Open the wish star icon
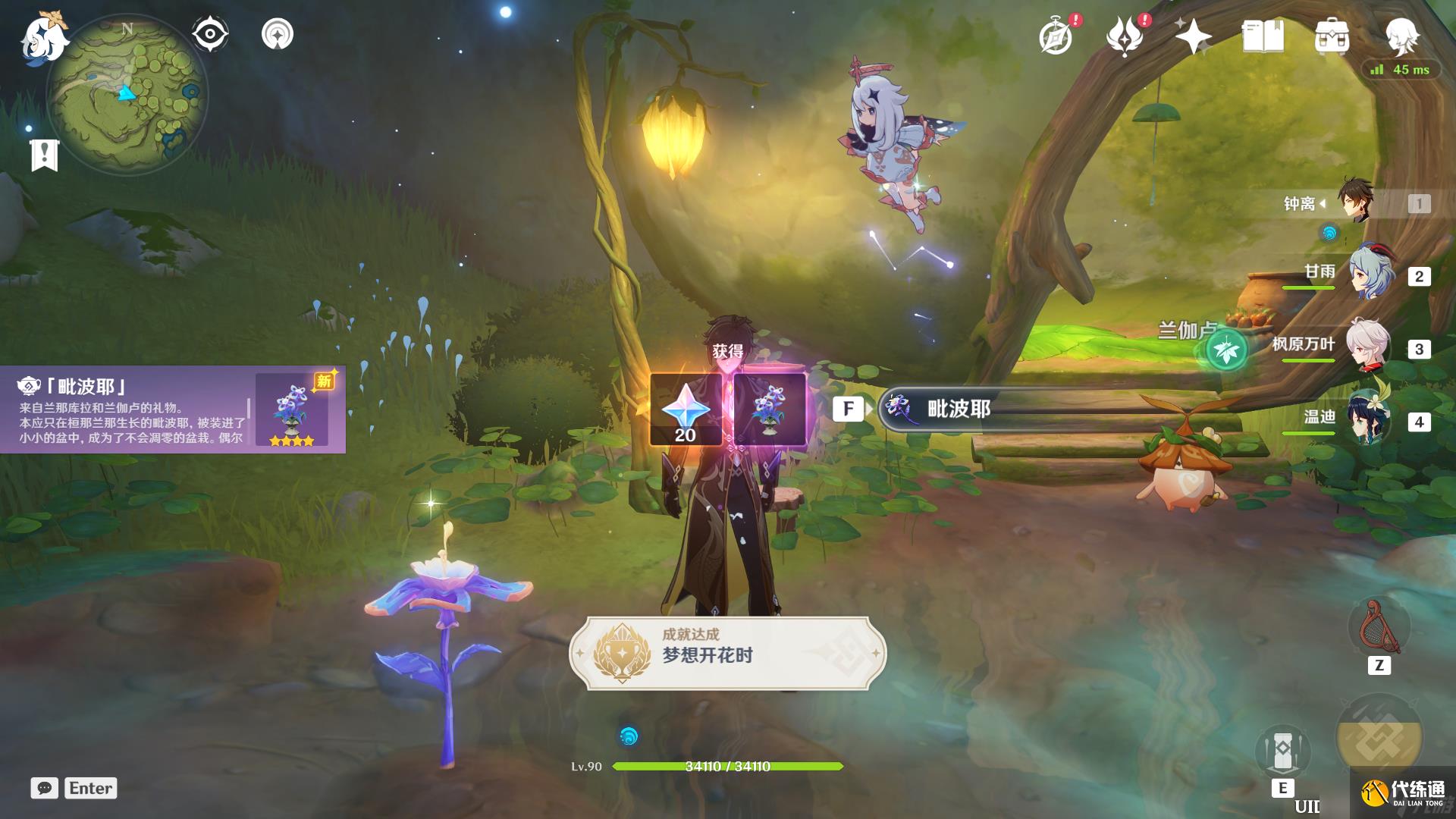This screenshot has width=1456, height=819. [x=1193, y=36]
